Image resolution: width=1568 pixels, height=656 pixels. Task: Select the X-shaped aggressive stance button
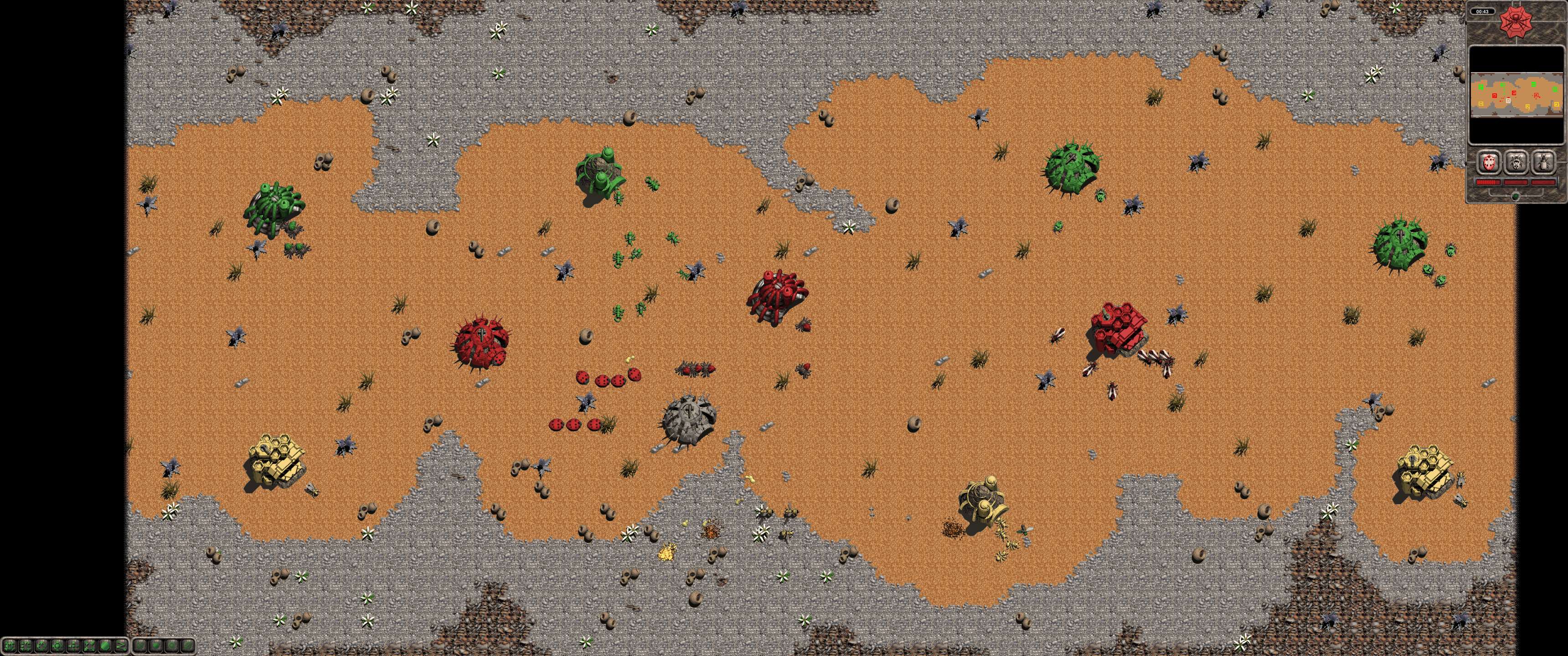click(139, 646)
